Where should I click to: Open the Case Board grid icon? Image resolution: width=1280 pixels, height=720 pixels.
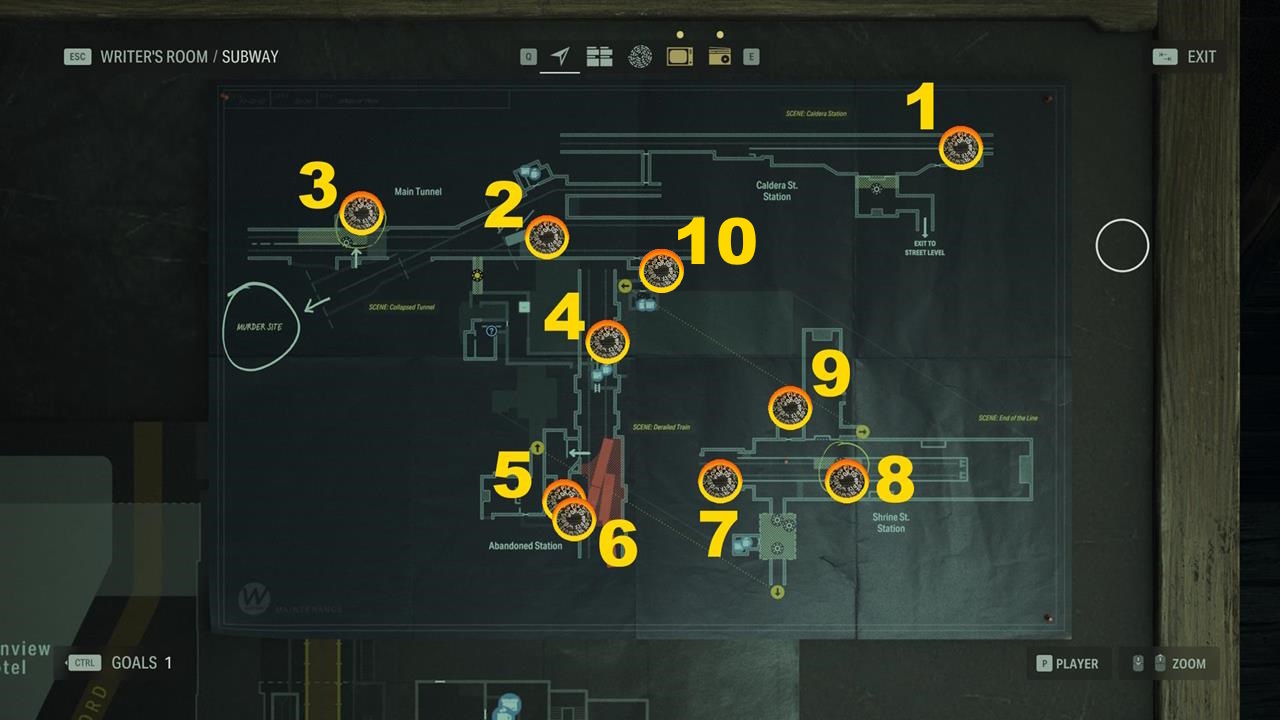pyautogui.click(x=600, y=56)
